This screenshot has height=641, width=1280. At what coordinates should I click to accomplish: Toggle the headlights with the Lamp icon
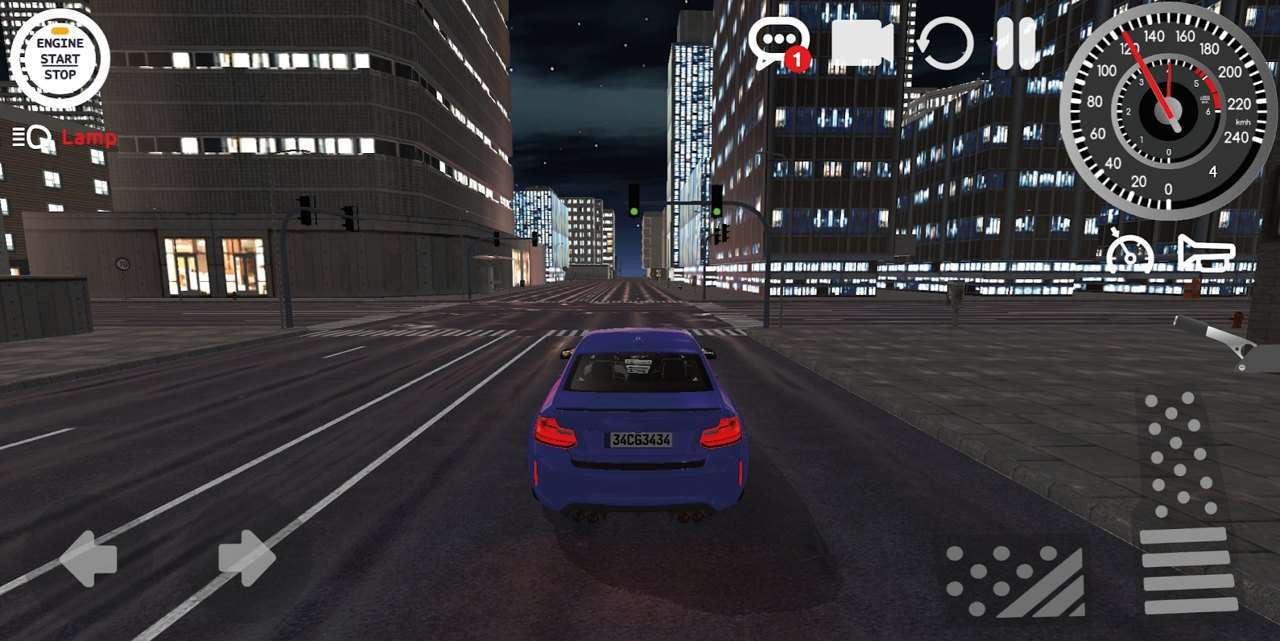click(64, 138)
